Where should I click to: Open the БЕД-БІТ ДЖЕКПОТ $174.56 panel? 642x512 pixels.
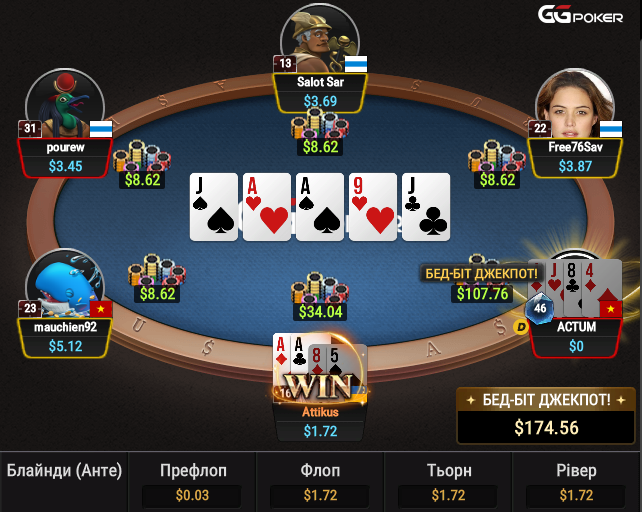(x=546, y=415)
